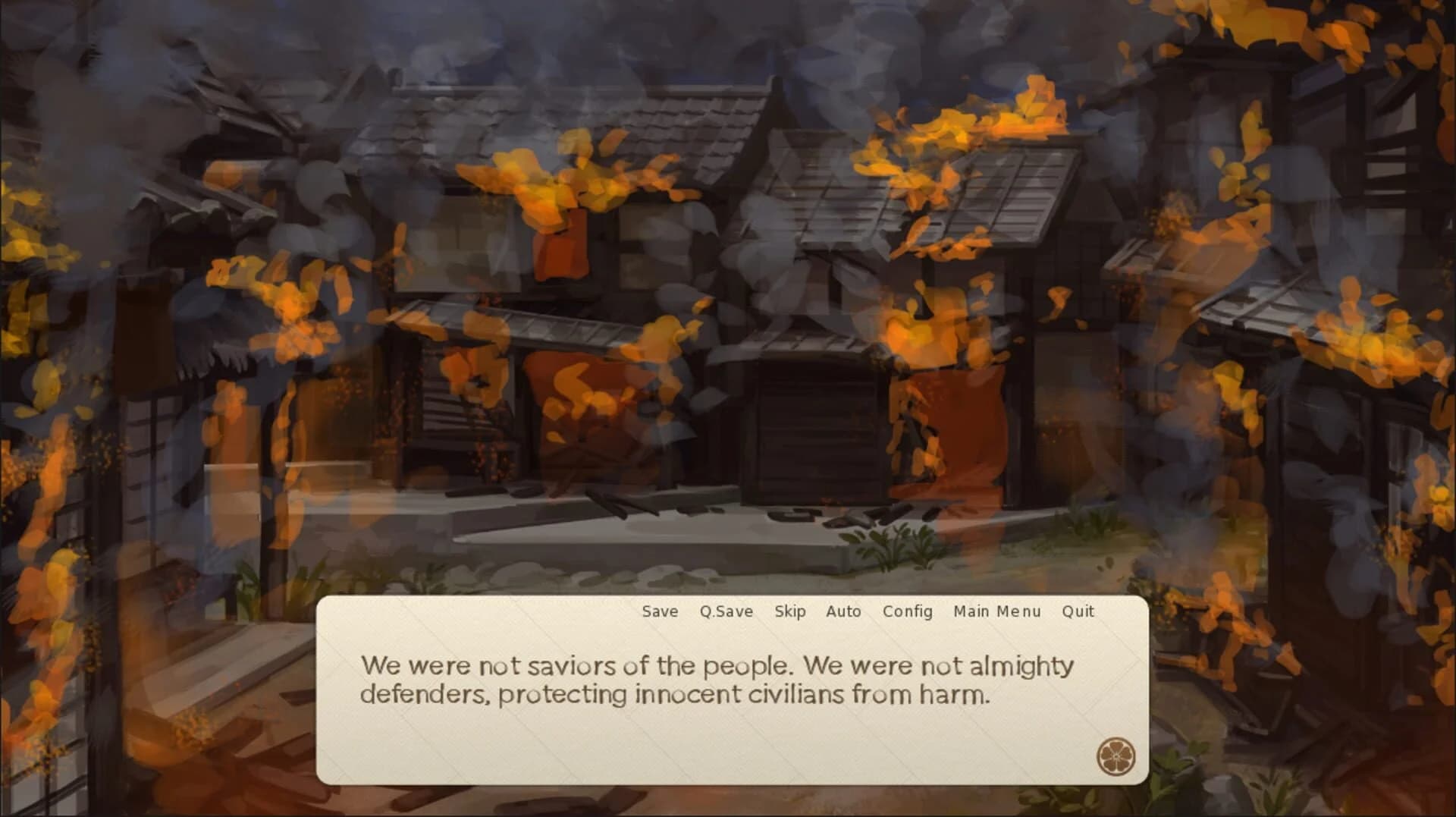This screenshot has height=817, width=1456.
Task: Exit to title screen via Main Menu
Action: click(996, 611)
